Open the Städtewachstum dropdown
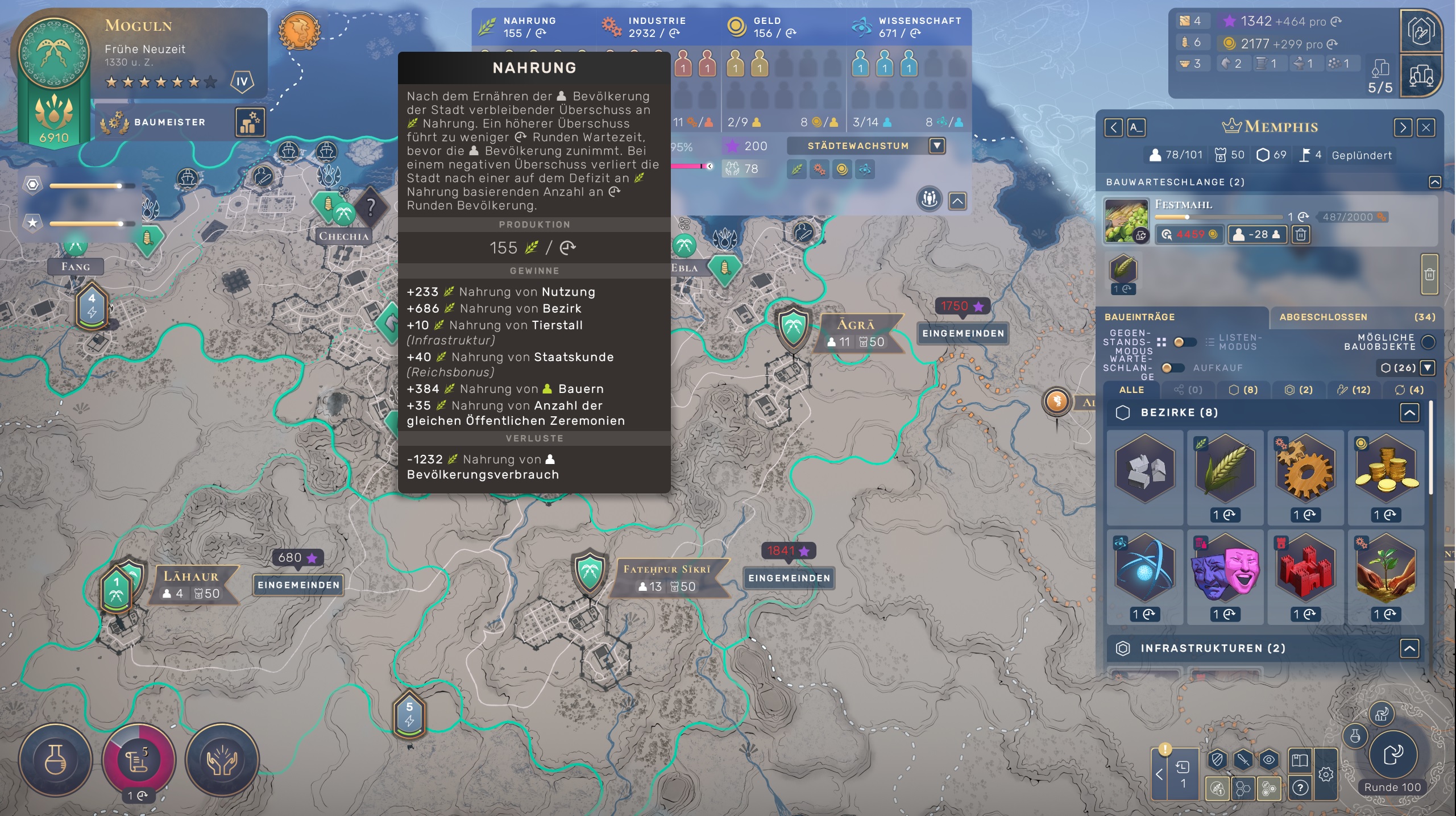Screen dimensions: 1456x816 (x=937, y=146)
